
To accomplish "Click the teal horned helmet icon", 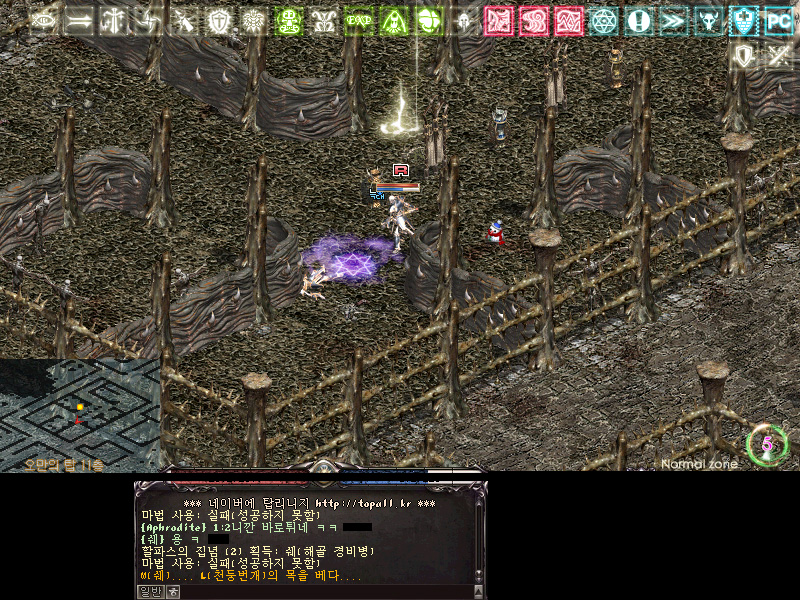I will [x=708, y=21].
